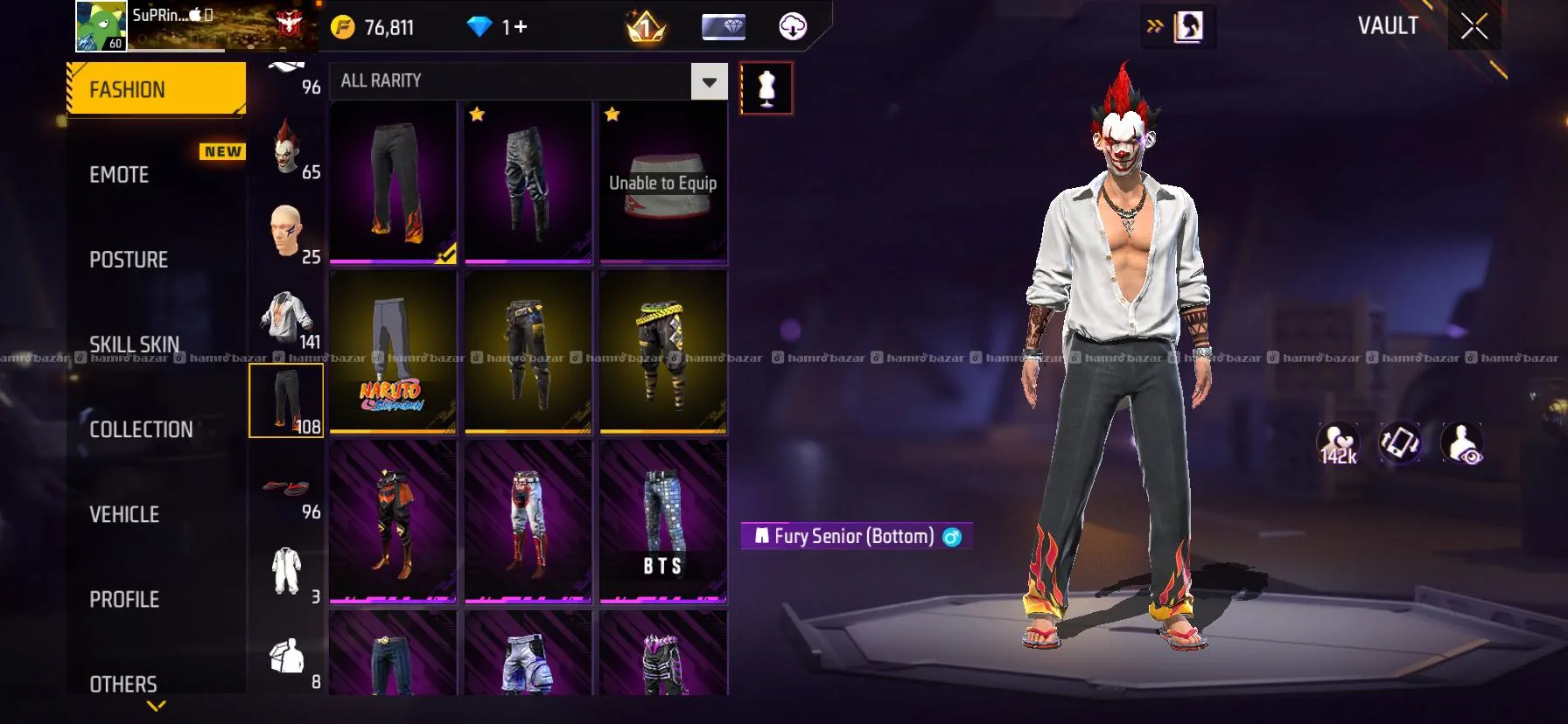Close the Vault screen

coord(1473,27)
